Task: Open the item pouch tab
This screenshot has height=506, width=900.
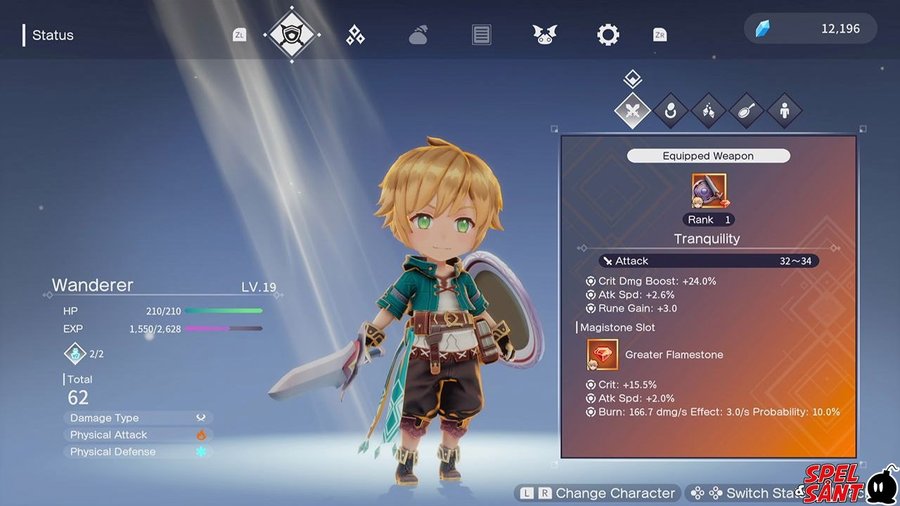Action: [418, 36]
